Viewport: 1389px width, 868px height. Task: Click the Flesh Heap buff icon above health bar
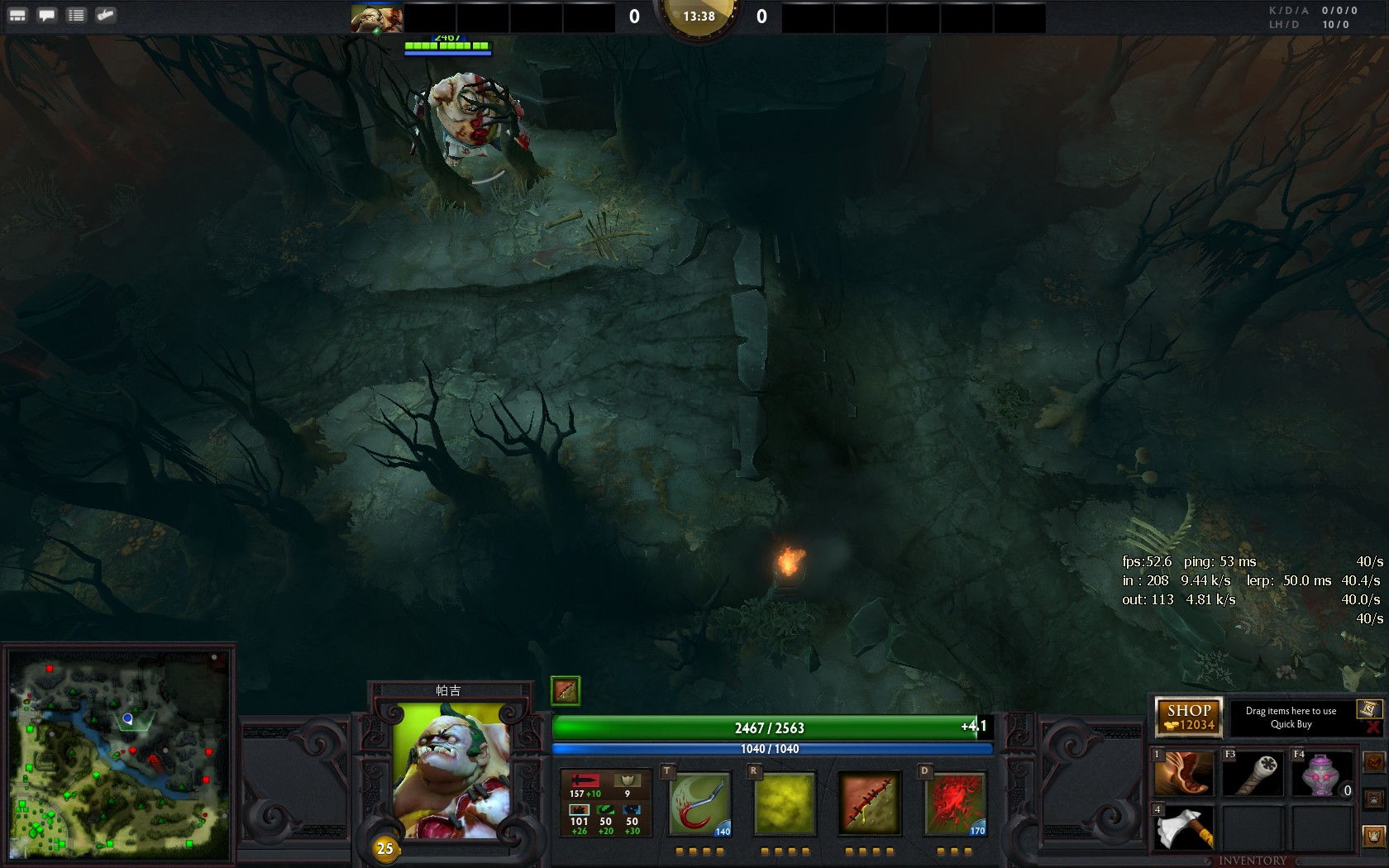coord(566,690)
